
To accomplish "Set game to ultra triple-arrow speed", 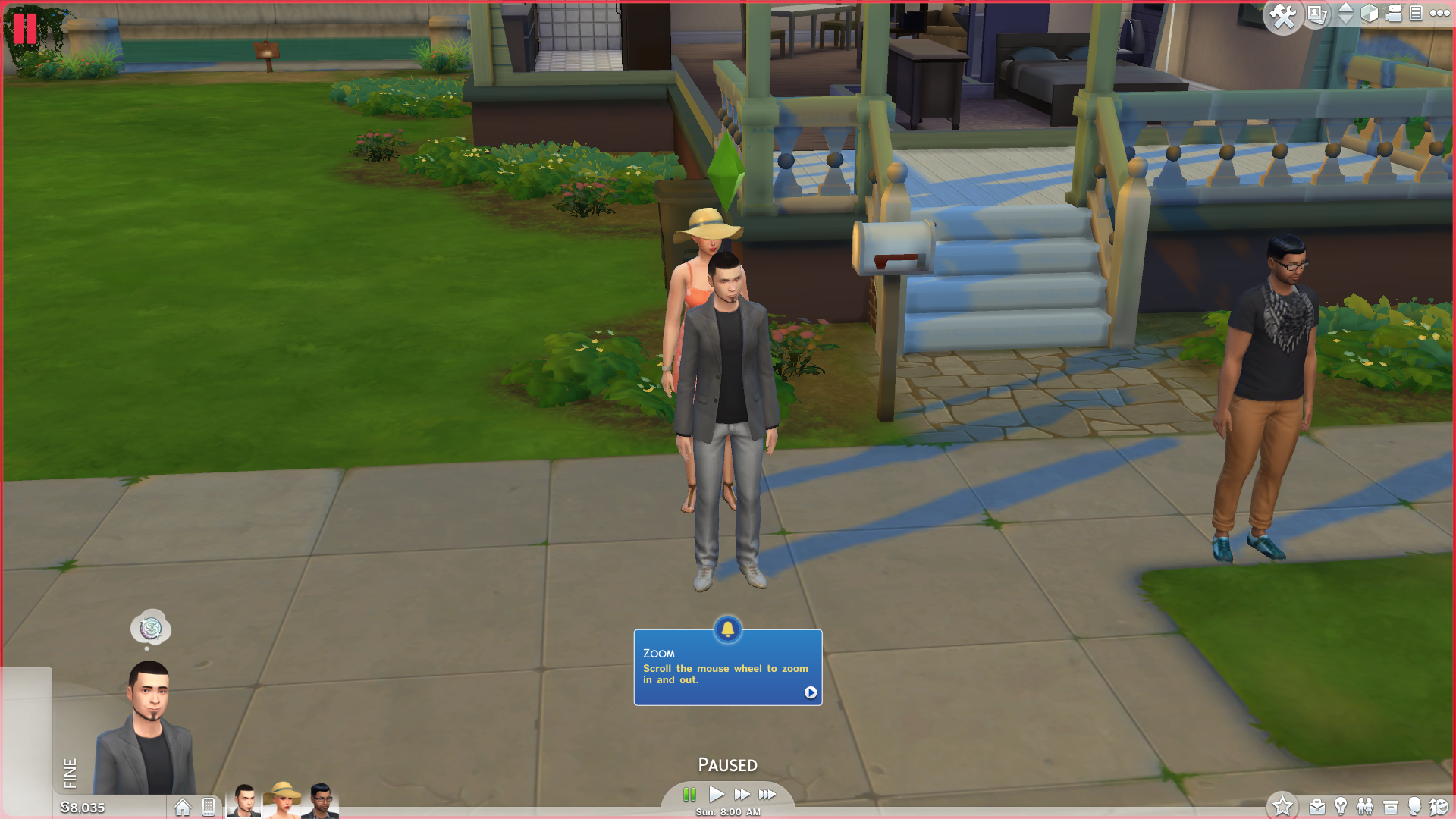I will 767,794.
